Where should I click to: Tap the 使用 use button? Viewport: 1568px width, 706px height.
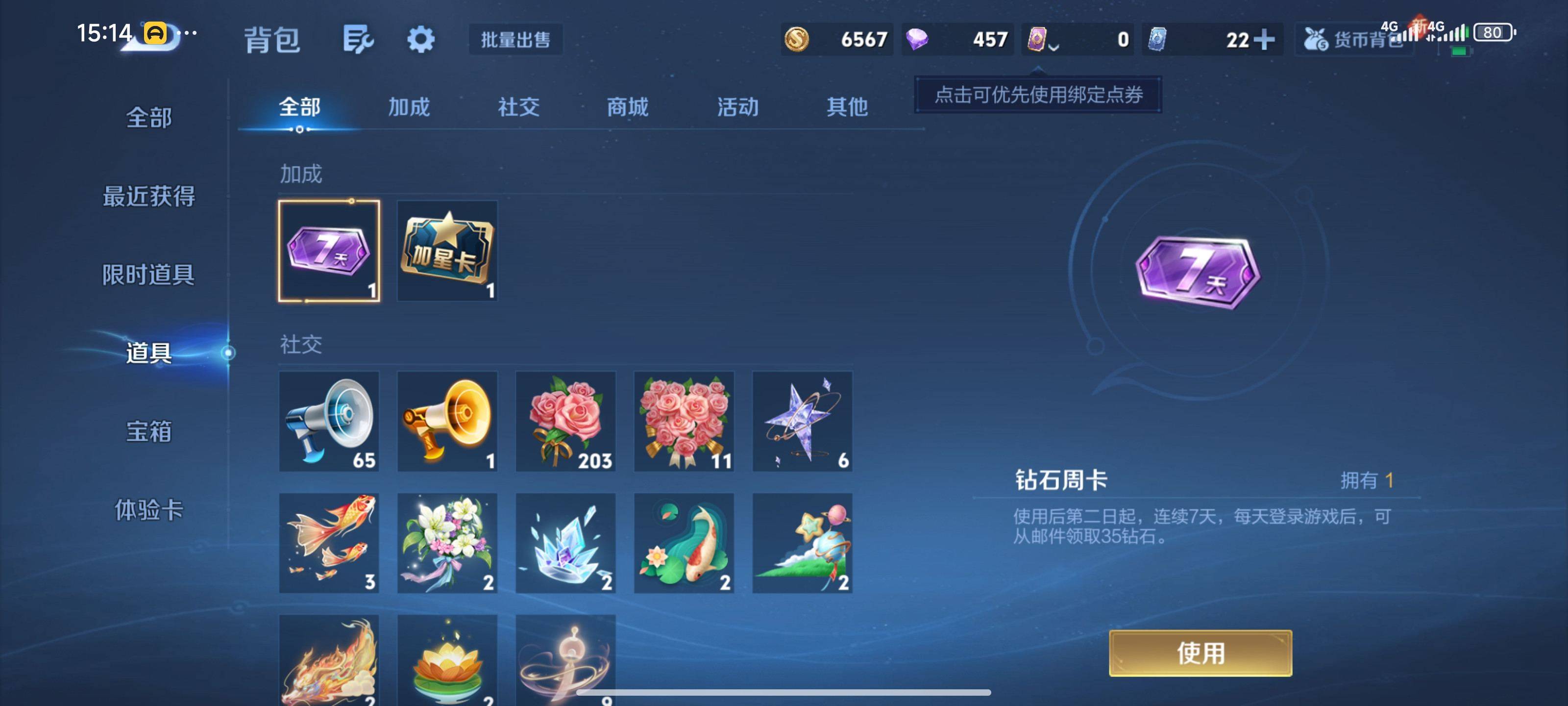[x=1202, y=653]
